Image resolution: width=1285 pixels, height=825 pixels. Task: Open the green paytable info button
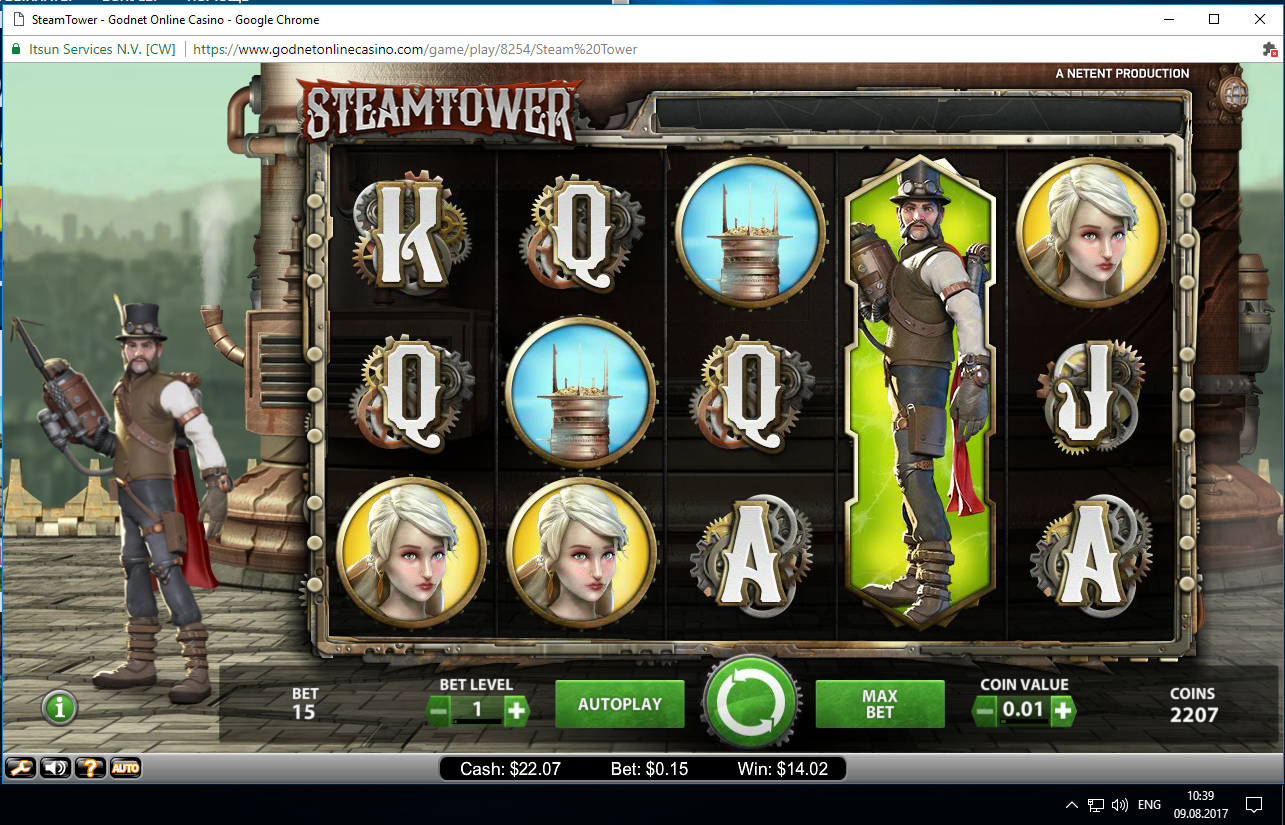tap(59, 708)
